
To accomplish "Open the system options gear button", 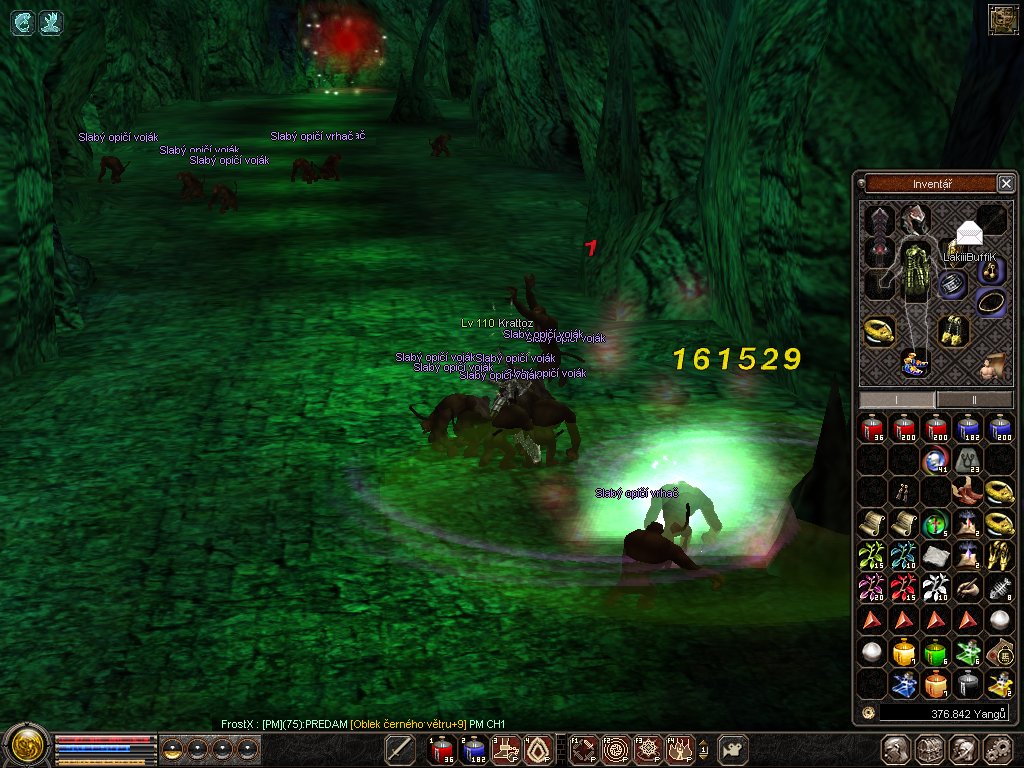I will click(x=997, y=749).
